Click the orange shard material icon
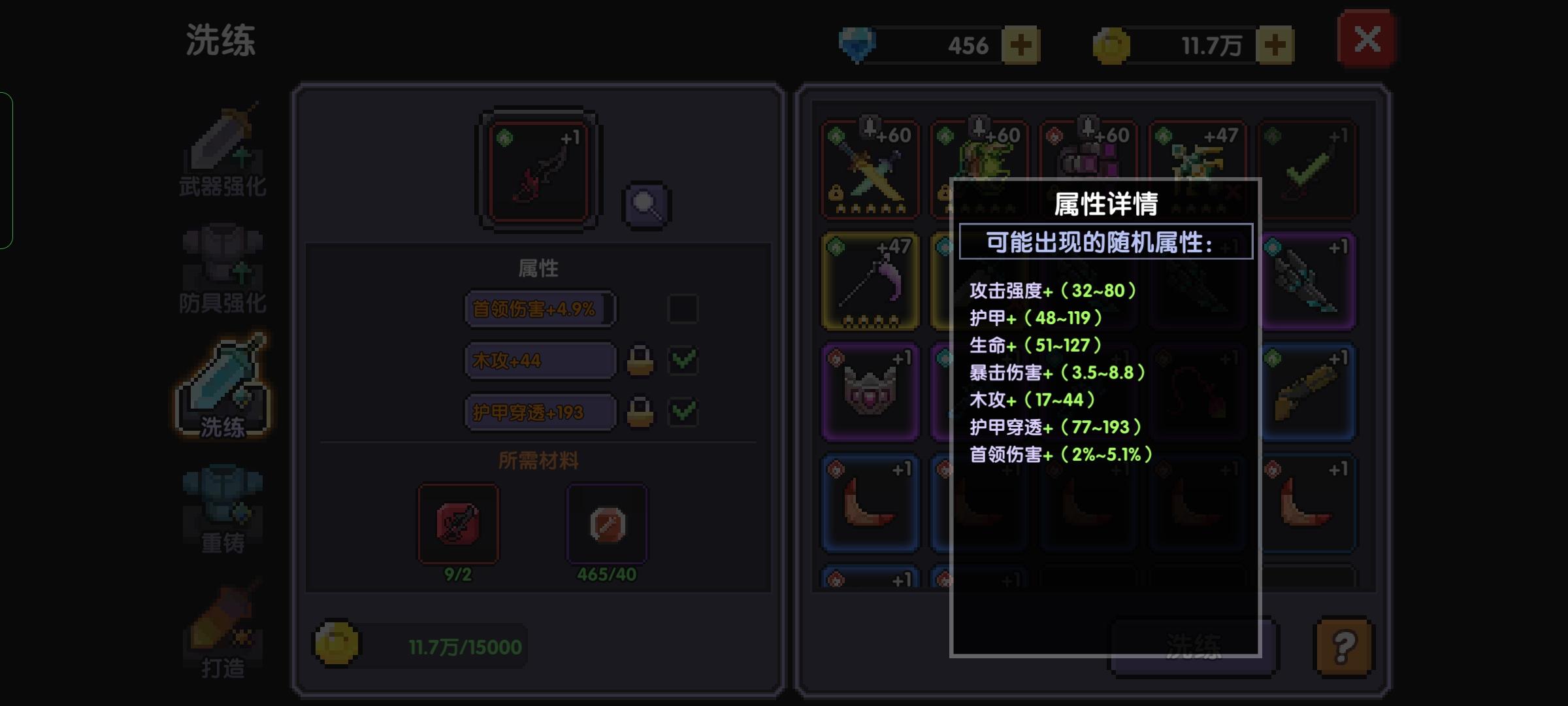Image resolution: width=1568 pixels, height=706 pixels. click(x=606, y=523)
